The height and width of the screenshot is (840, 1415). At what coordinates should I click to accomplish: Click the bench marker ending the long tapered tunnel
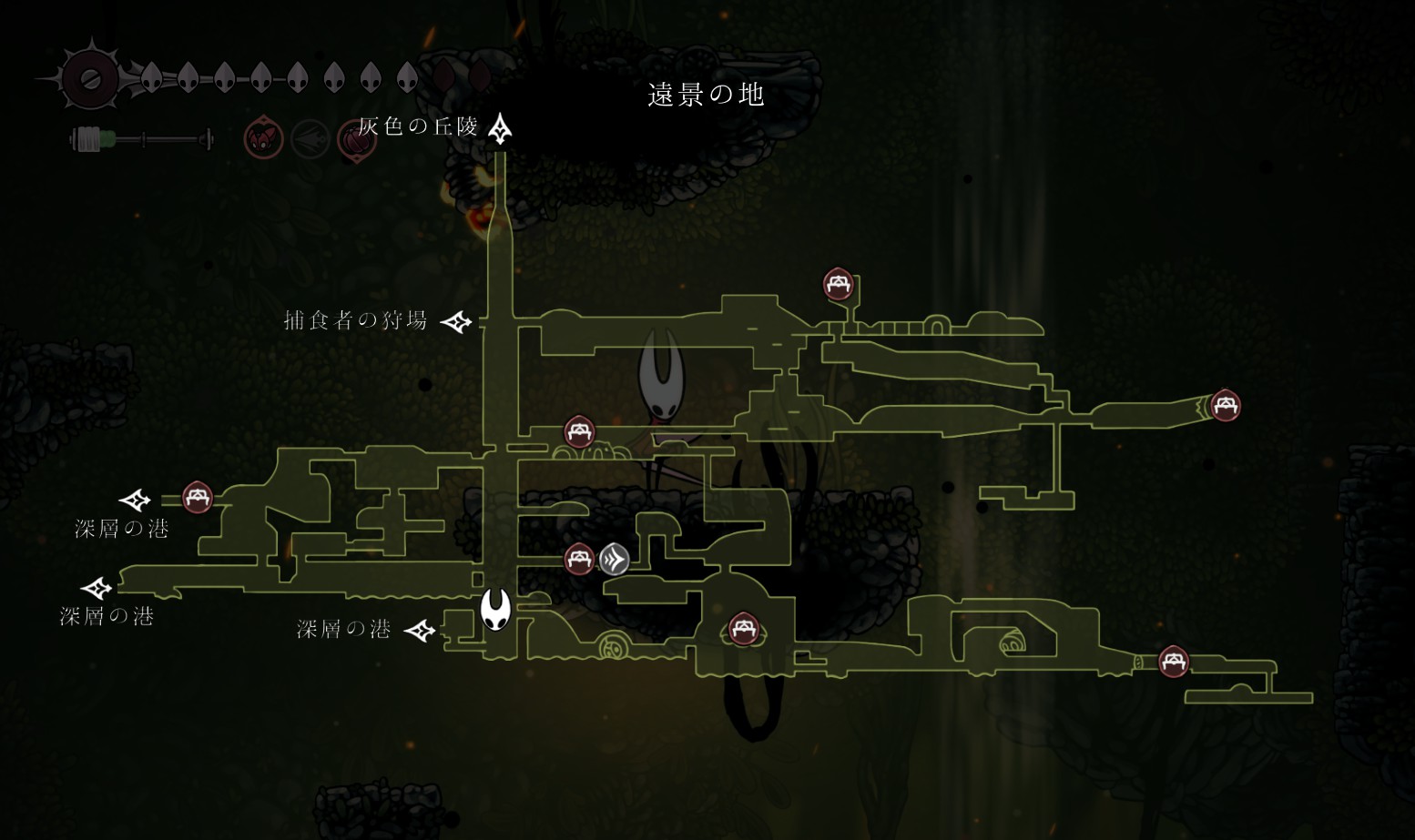point(1225,405)
